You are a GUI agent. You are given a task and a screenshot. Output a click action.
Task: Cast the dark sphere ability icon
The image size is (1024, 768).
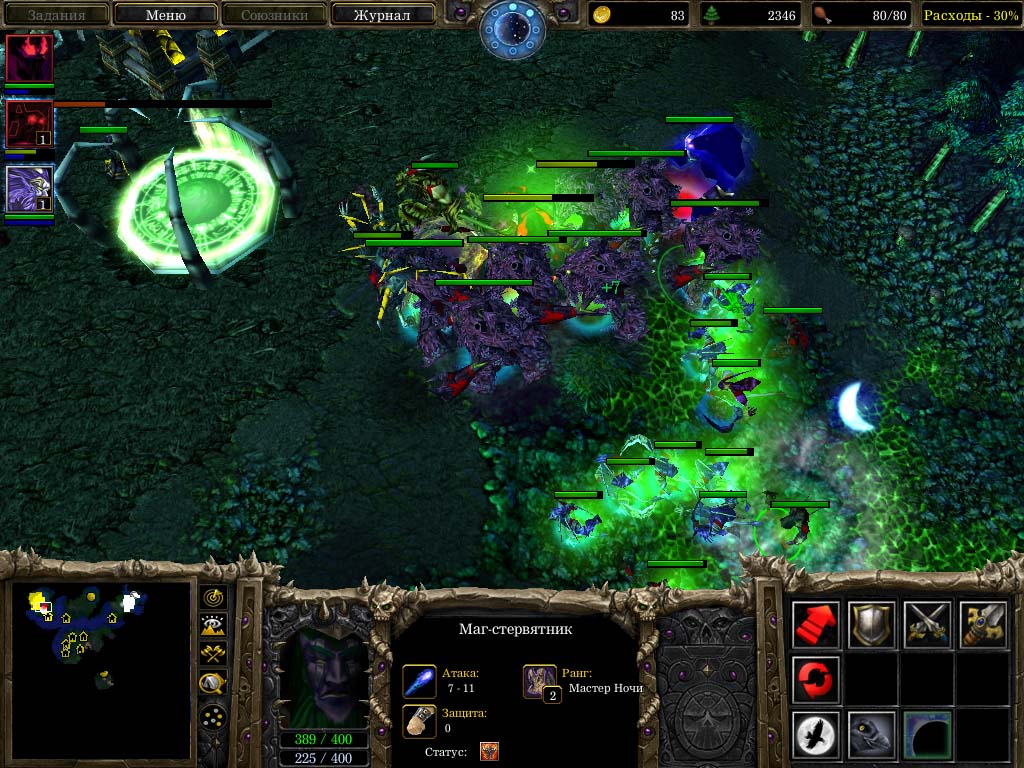point(927,735)
